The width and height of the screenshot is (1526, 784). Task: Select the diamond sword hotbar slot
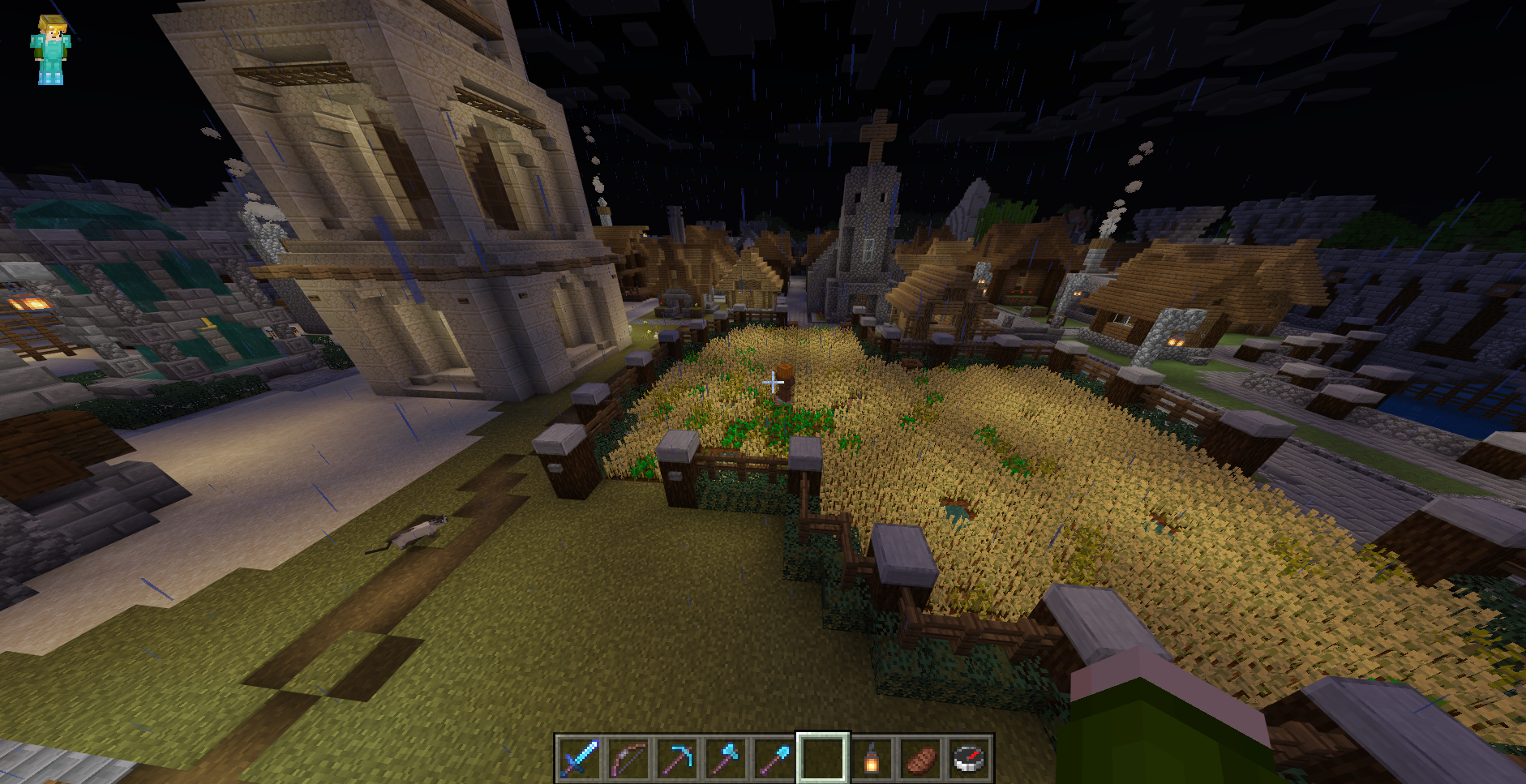pos(580,759)
